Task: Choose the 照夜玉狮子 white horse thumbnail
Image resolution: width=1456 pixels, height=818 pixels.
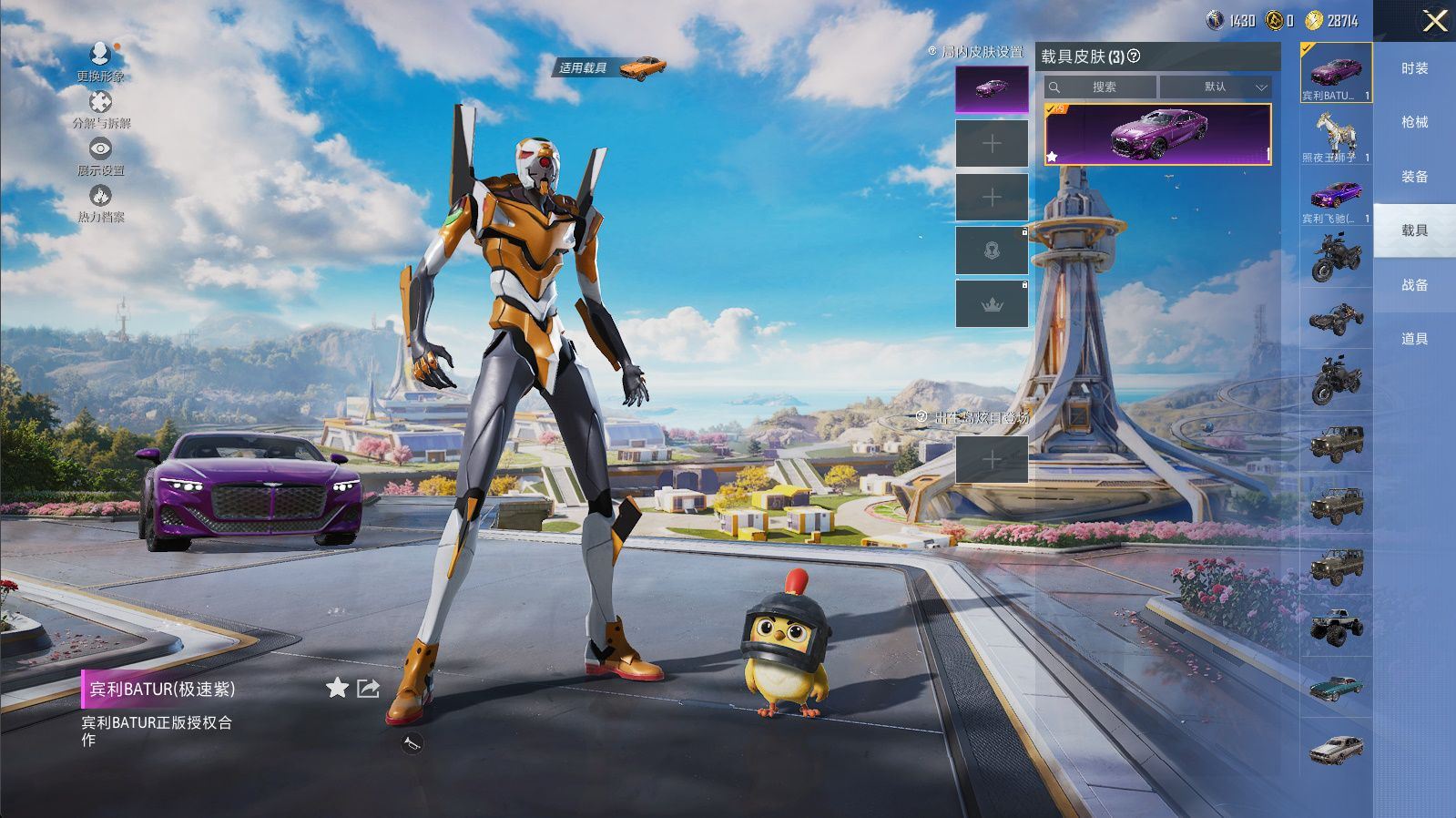Action: coord(1336,133)
